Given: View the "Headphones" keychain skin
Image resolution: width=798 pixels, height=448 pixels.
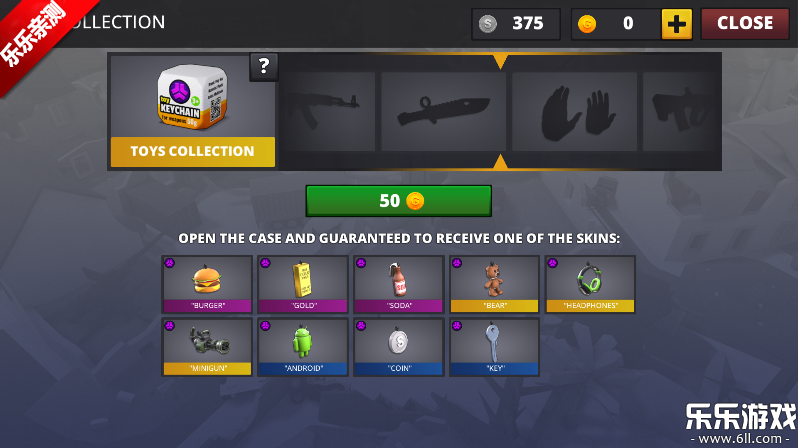Looking at the screenshot, I should coord(590,284).
